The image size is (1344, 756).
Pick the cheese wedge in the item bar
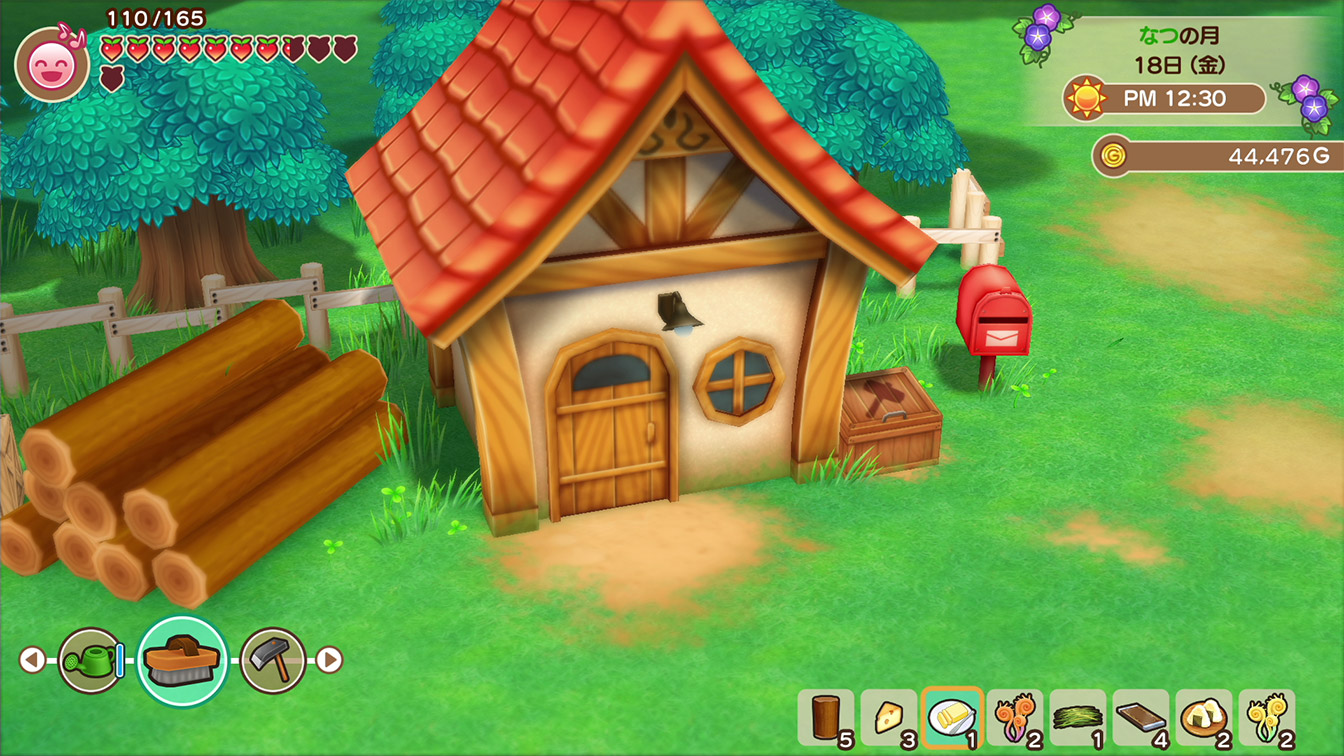(888, 718)
